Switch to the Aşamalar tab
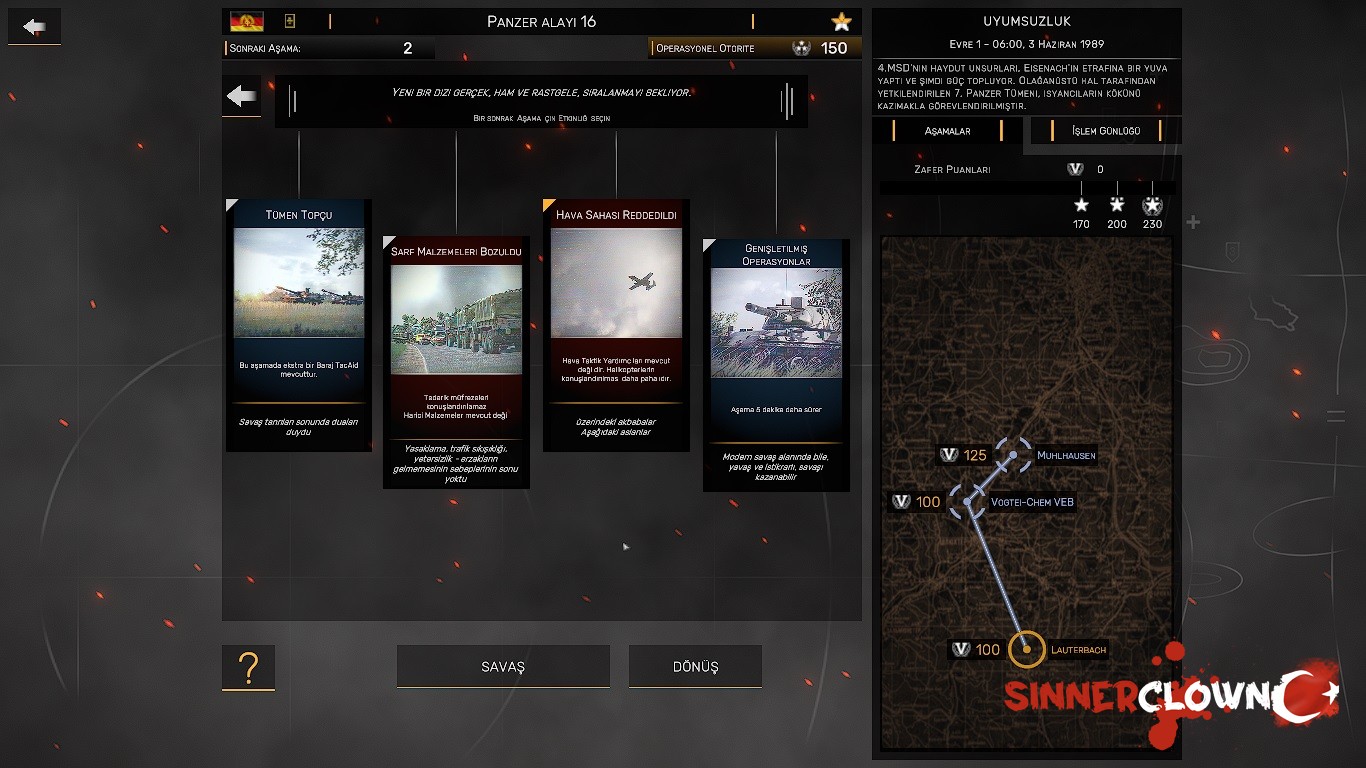Viewport: 1366px width, 768px height. tap(947, 131)
